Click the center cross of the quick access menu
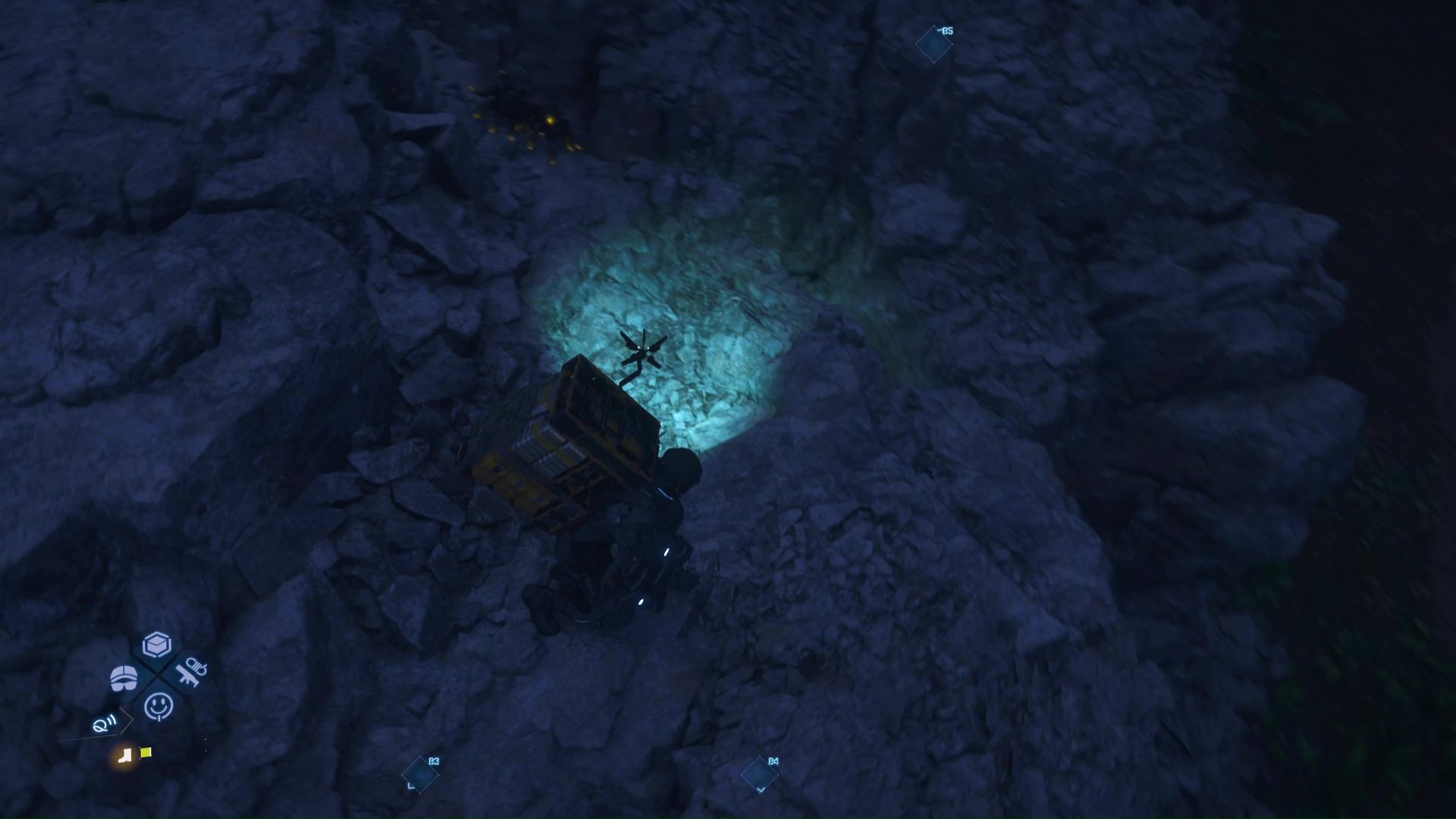Image resolution: width=1456 pixels, height=819 pixels. tap(158, 675)
